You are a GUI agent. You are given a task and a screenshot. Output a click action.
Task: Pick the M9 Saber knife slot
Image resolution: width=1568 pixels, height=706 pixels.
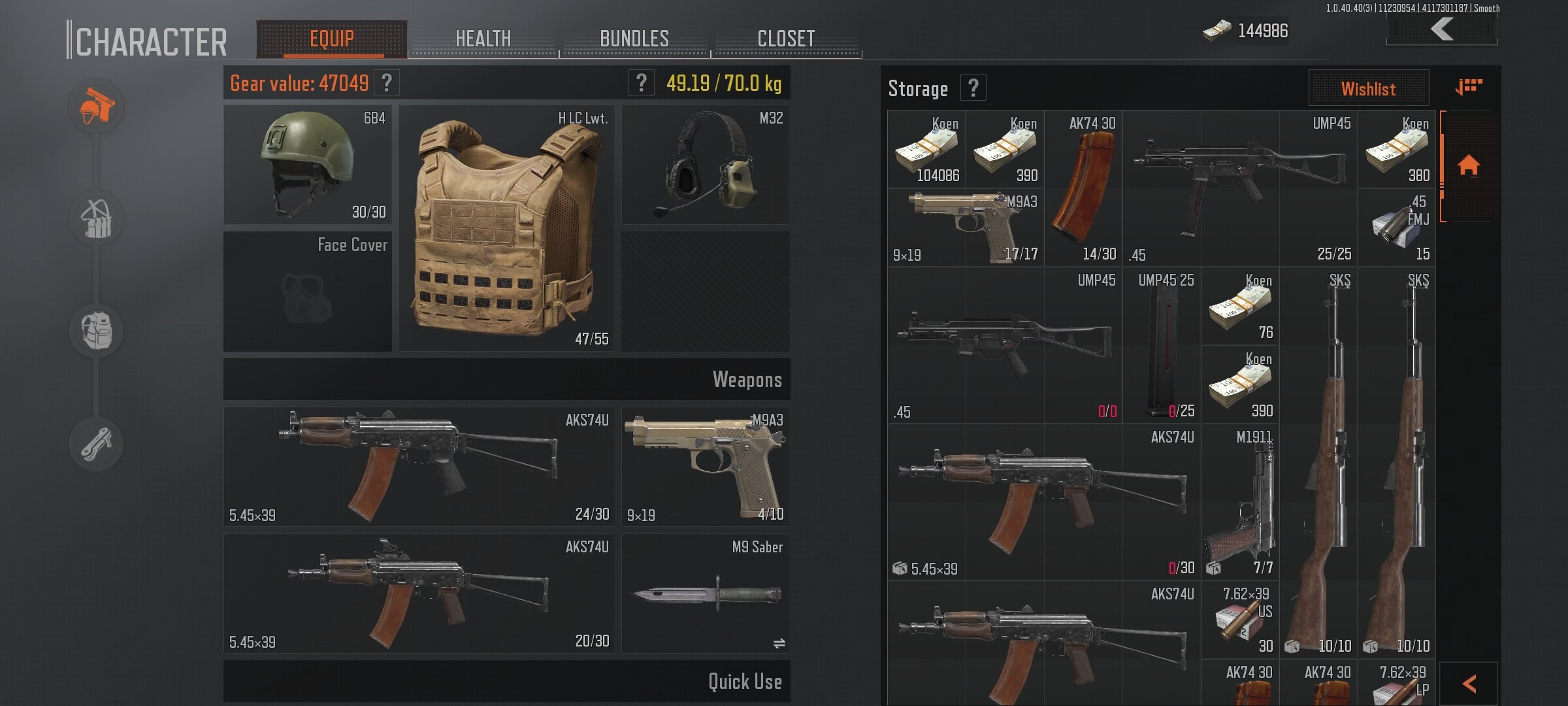click(705, 594)
